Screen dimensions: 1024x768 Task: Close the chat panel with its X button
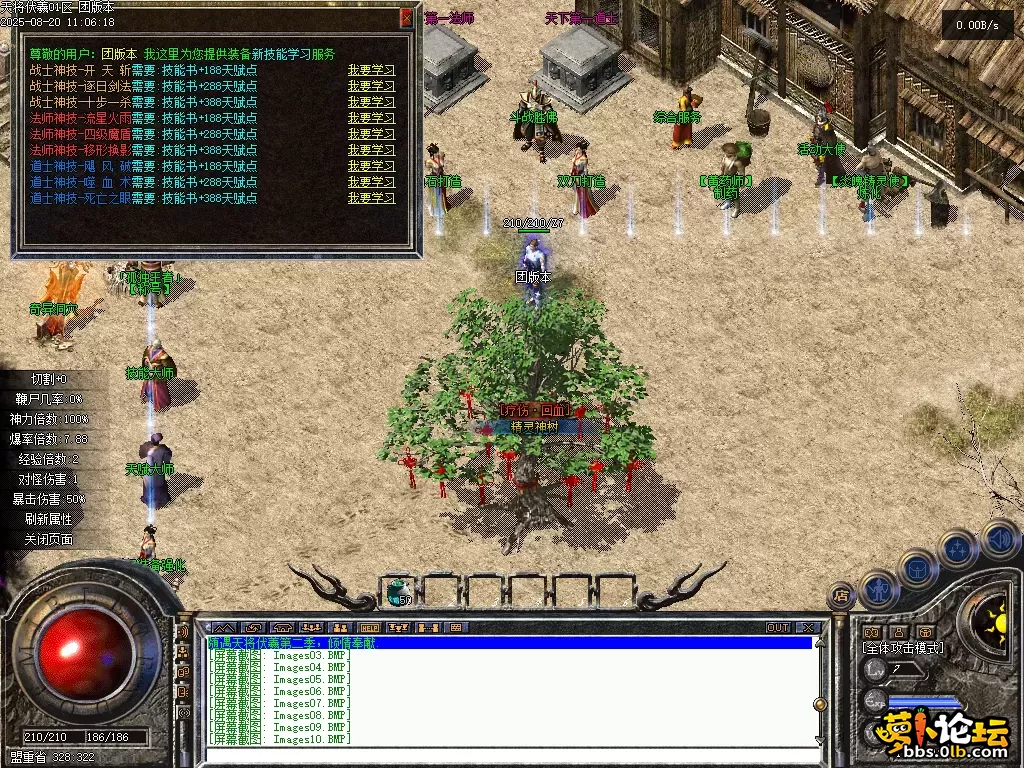point(808,628)
